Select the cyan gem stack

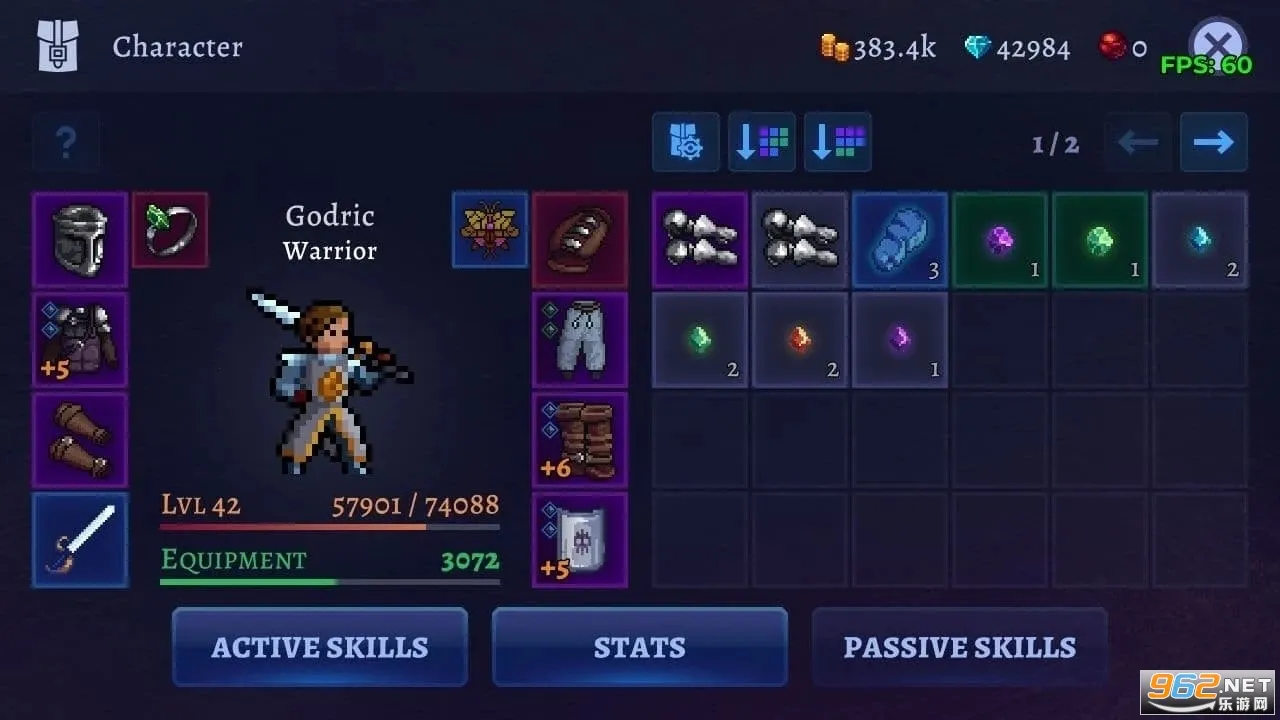1200,240
